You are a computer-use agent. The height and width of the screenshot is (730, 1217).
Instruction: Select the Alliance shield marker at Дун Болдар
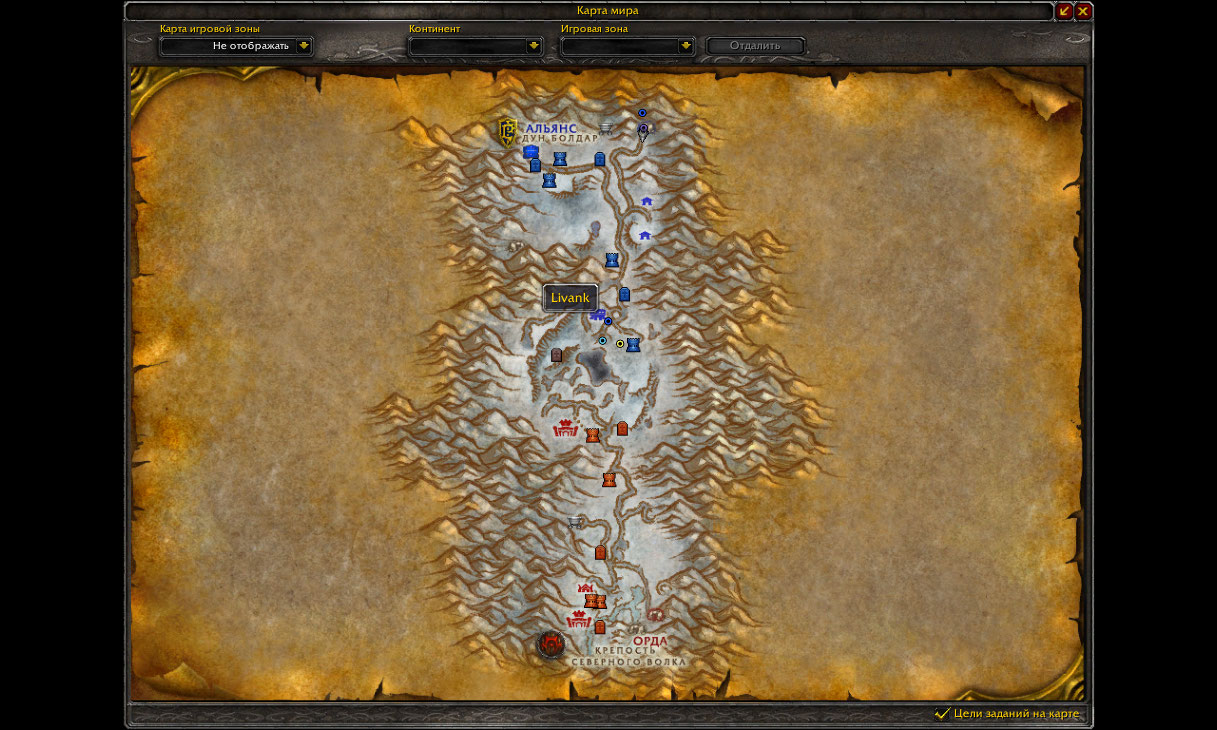508,131
